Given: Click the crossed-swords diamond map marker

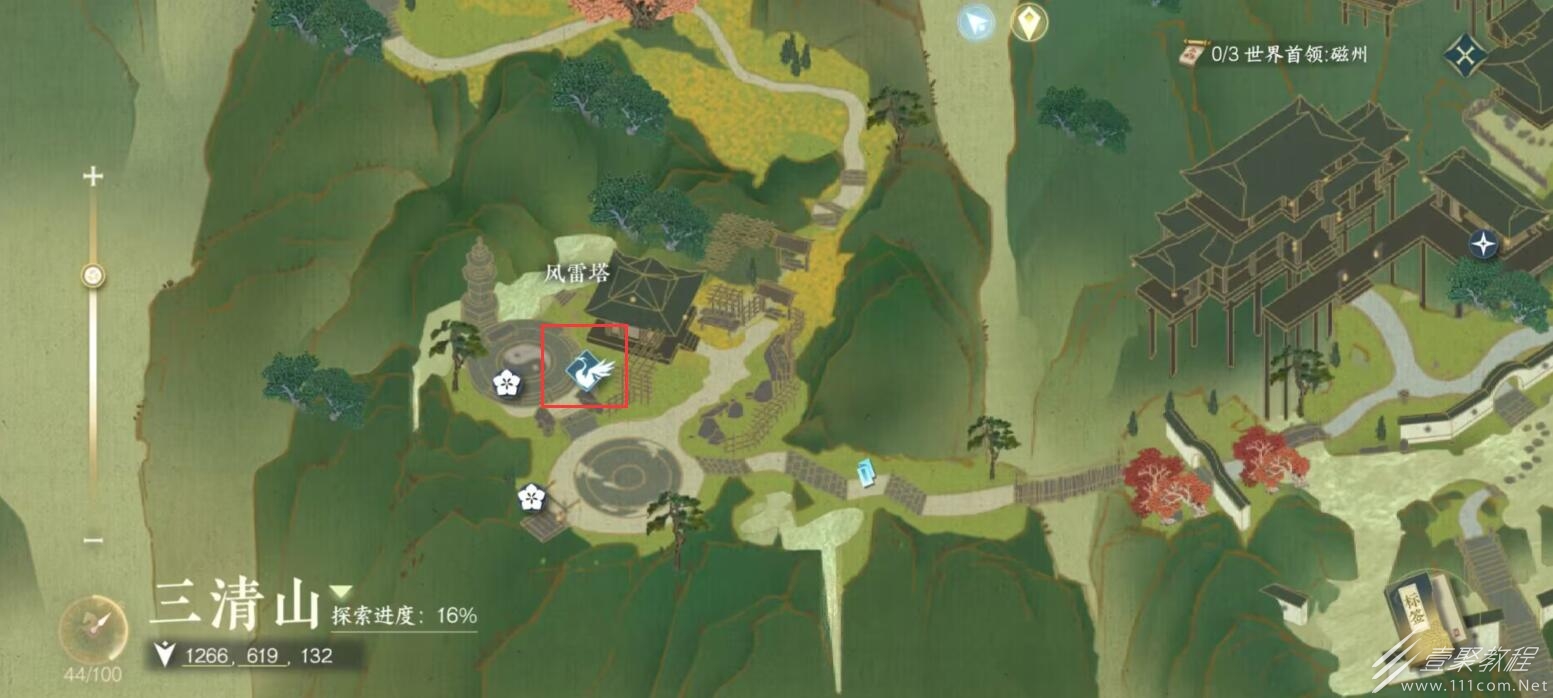Looking at the screenshot, I should (x=1465, y=54).
